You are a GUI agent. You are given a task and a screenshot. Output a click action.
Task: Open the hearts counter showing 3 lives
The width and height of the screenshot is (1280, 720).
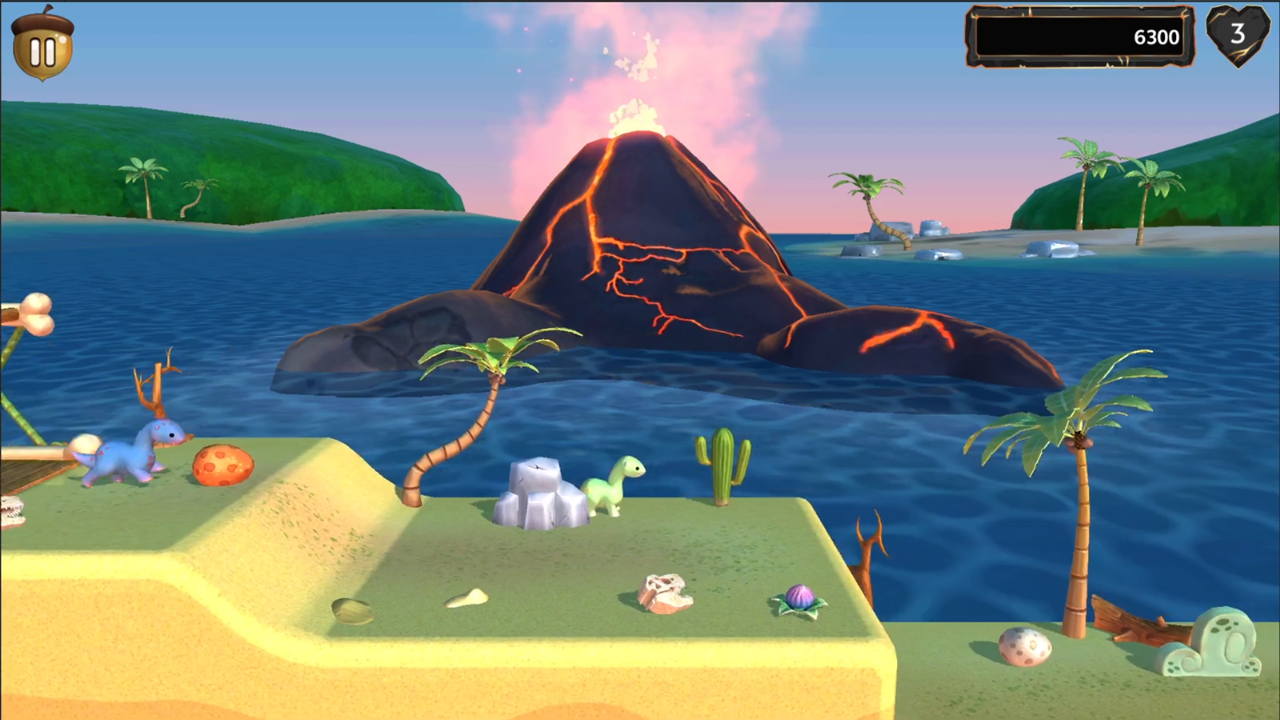(x=1237, y=37)
